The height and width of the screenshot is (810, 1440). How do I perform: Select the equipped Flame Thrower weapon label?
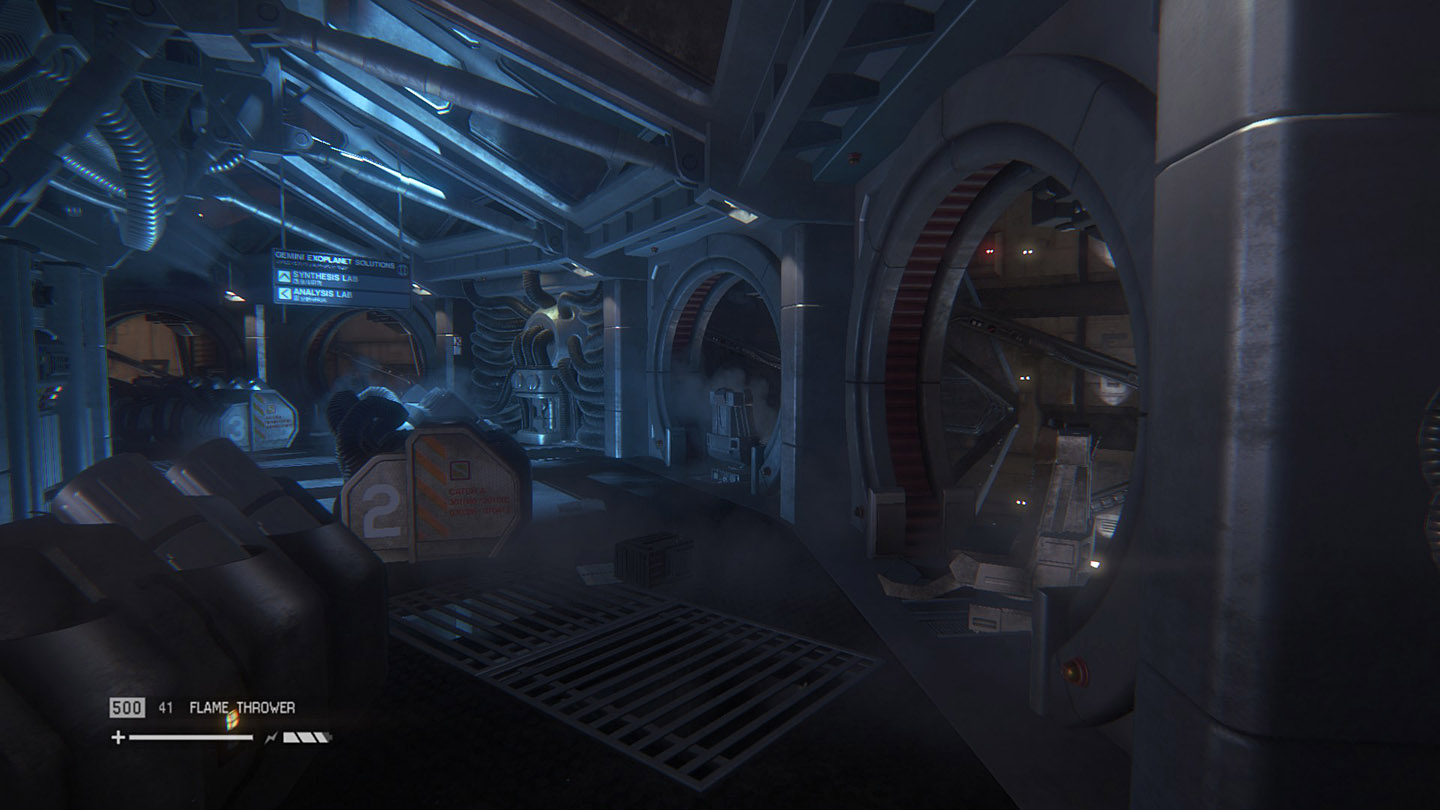242,708
